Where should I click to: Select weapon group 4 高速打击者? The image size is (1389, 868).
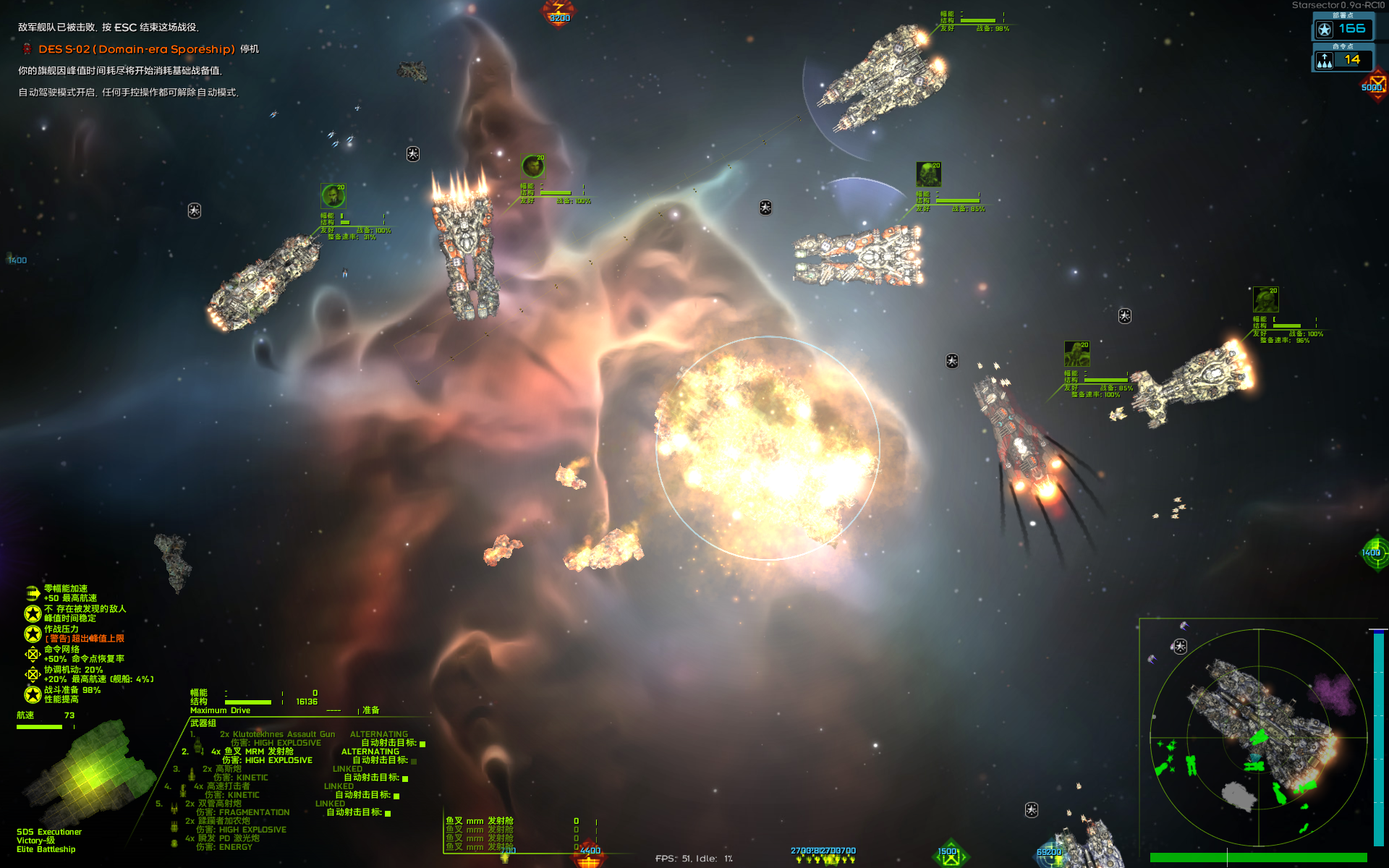click(x=228, y=786)
